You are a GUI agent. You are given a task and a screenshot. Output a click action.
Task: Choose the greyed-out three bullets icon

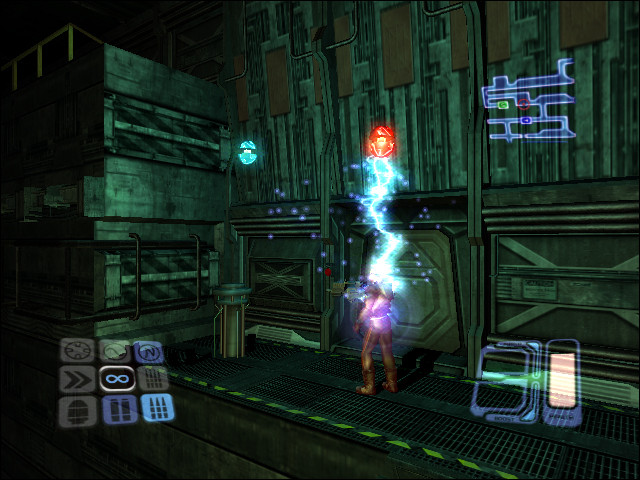pos(151,380)
